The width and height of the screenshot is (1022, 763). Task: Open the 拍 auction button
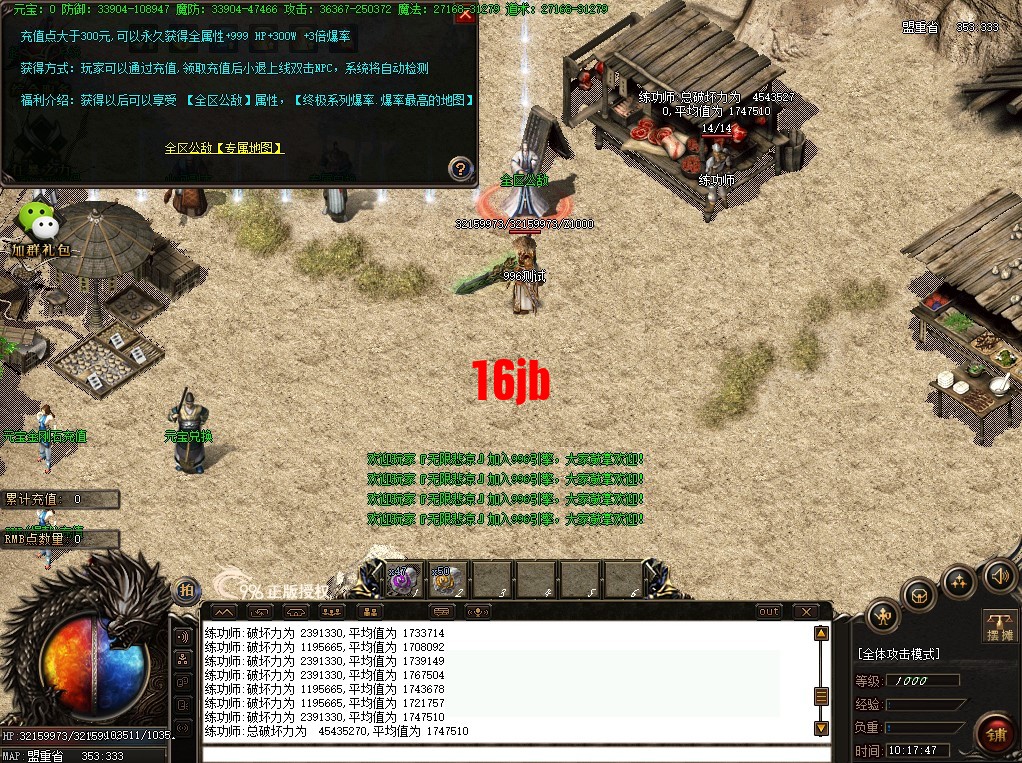pyautogui.click(x=186, y=591)
